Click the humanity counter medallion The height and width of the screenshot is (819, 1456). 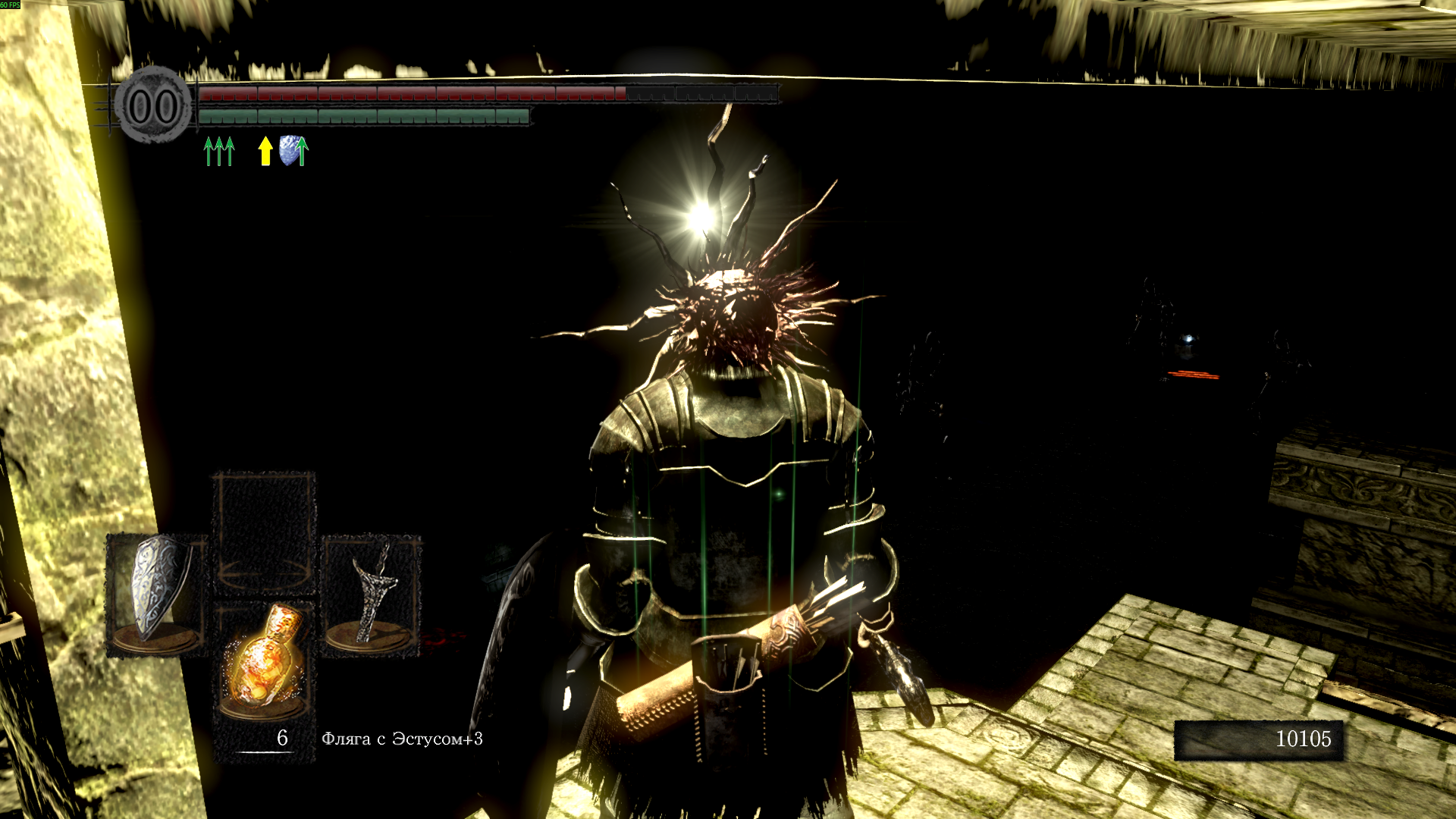(x=154, y=106)
